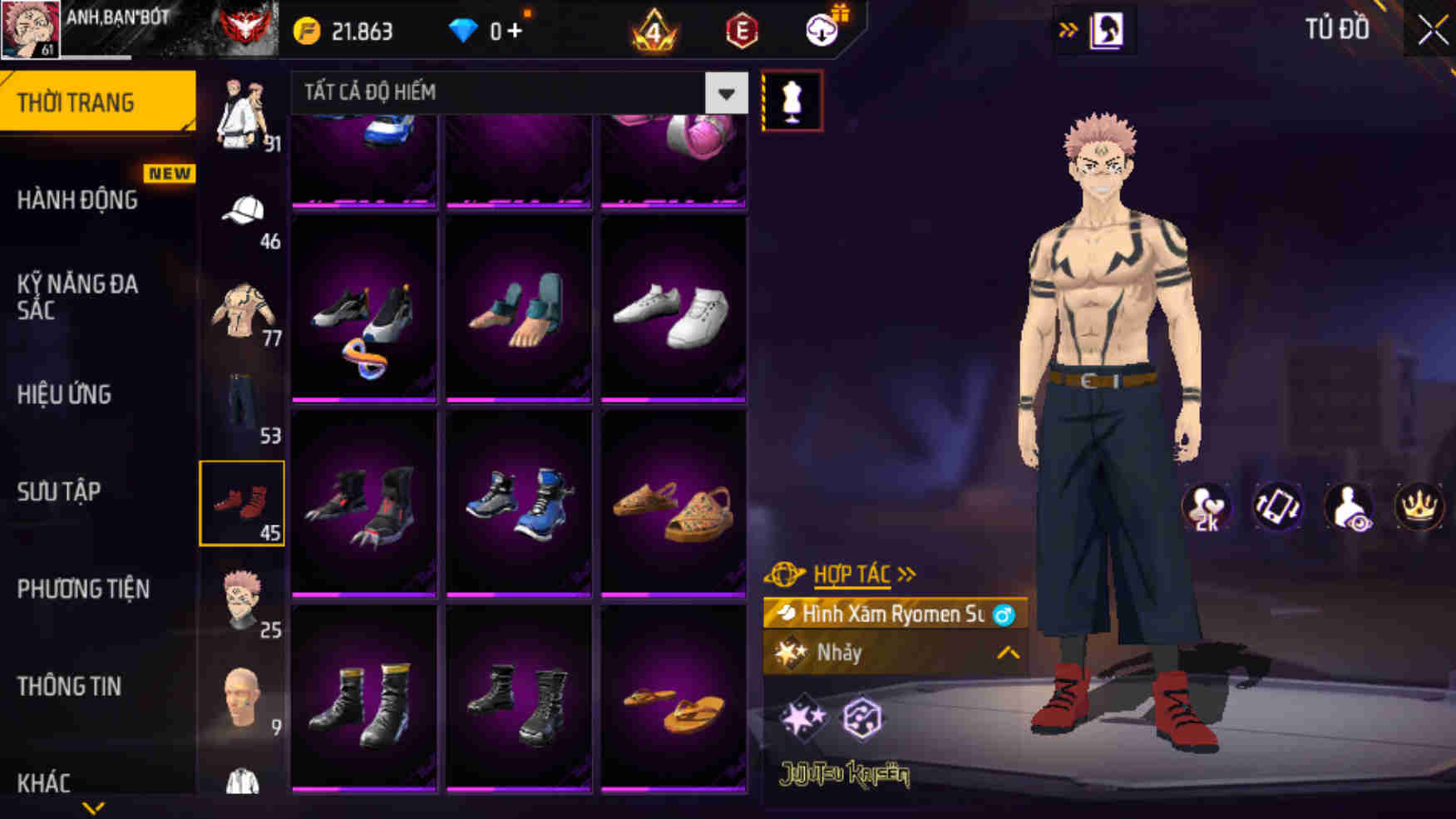
Task: Click the level 4 crown badge
Action: pos(654,31)
